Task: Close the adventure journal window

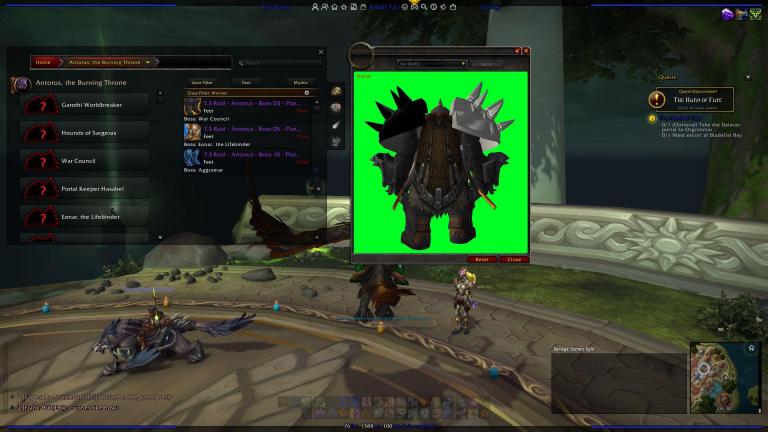Action: [321, 52]
